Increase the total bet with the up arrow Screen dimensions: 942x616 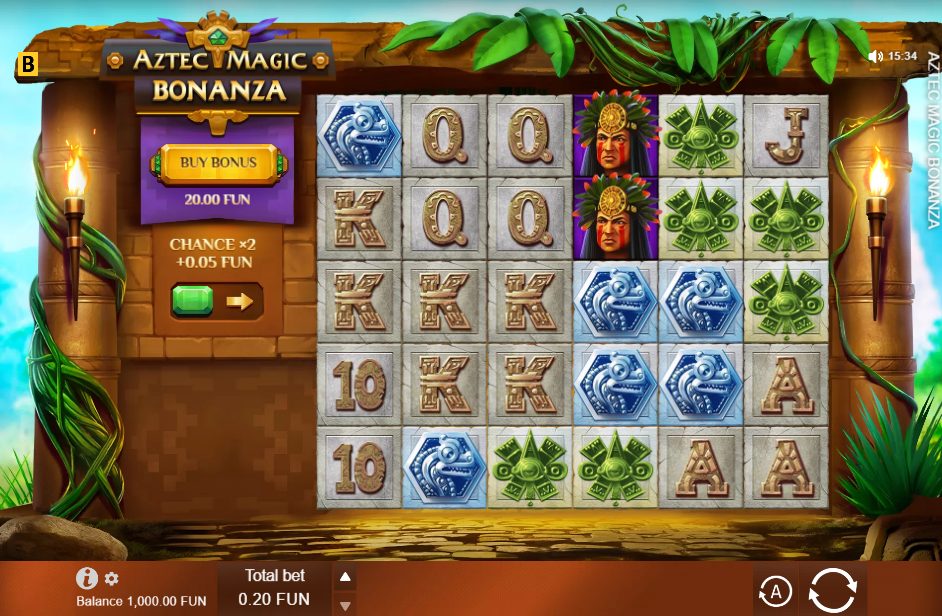coord(344,577)
